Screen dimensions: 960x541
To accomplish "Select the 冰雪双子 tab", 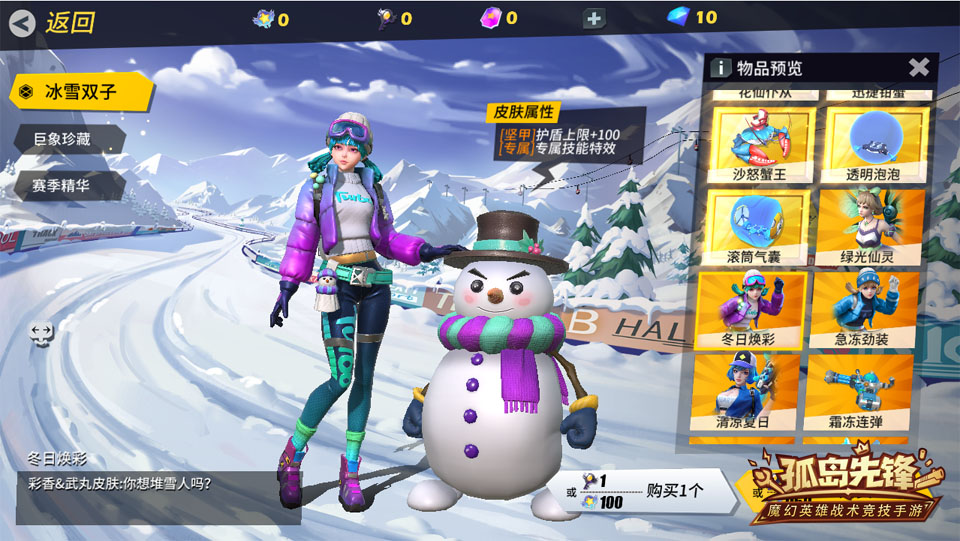I will coord(81,92).
